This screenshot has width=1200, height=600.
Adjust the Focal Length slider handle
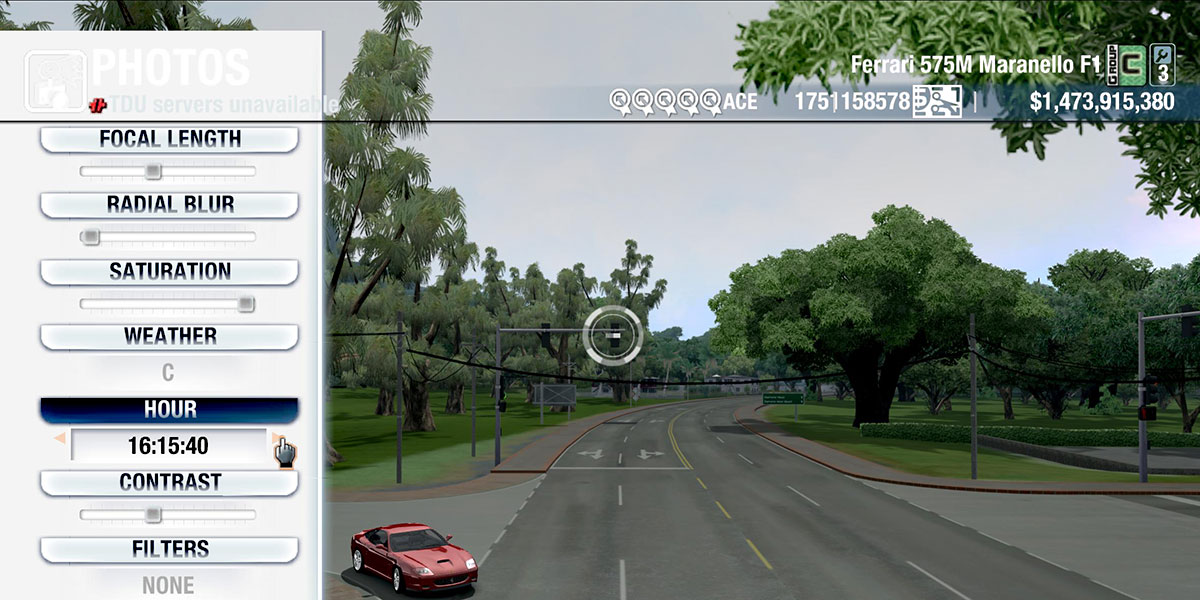(153, 172)
